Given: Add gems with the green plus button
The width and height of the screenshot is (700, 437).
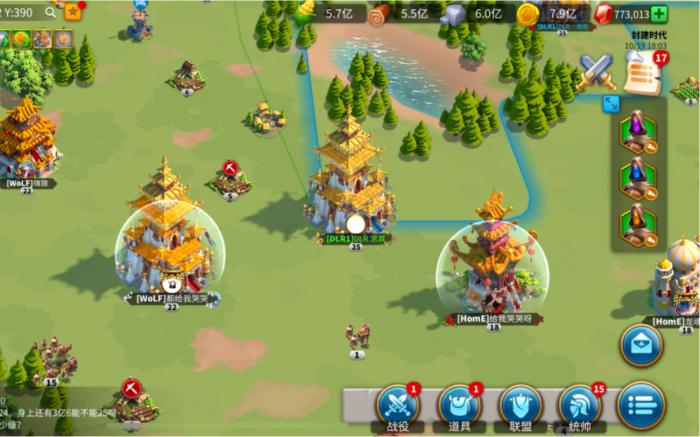Looking at the screenshot, I should (658, 14).
